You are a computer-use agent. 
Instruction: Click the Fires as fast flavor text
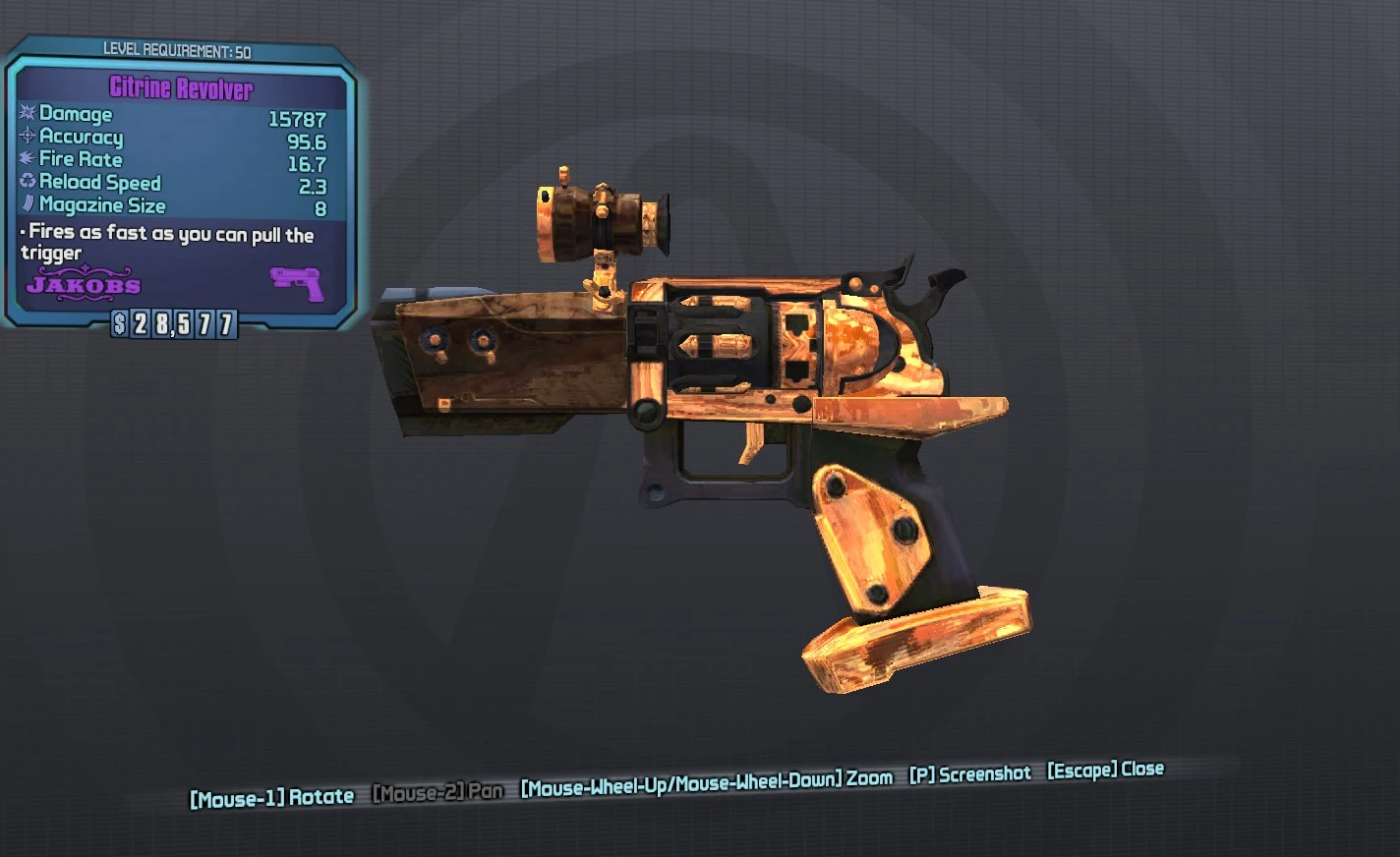point(167,243)
